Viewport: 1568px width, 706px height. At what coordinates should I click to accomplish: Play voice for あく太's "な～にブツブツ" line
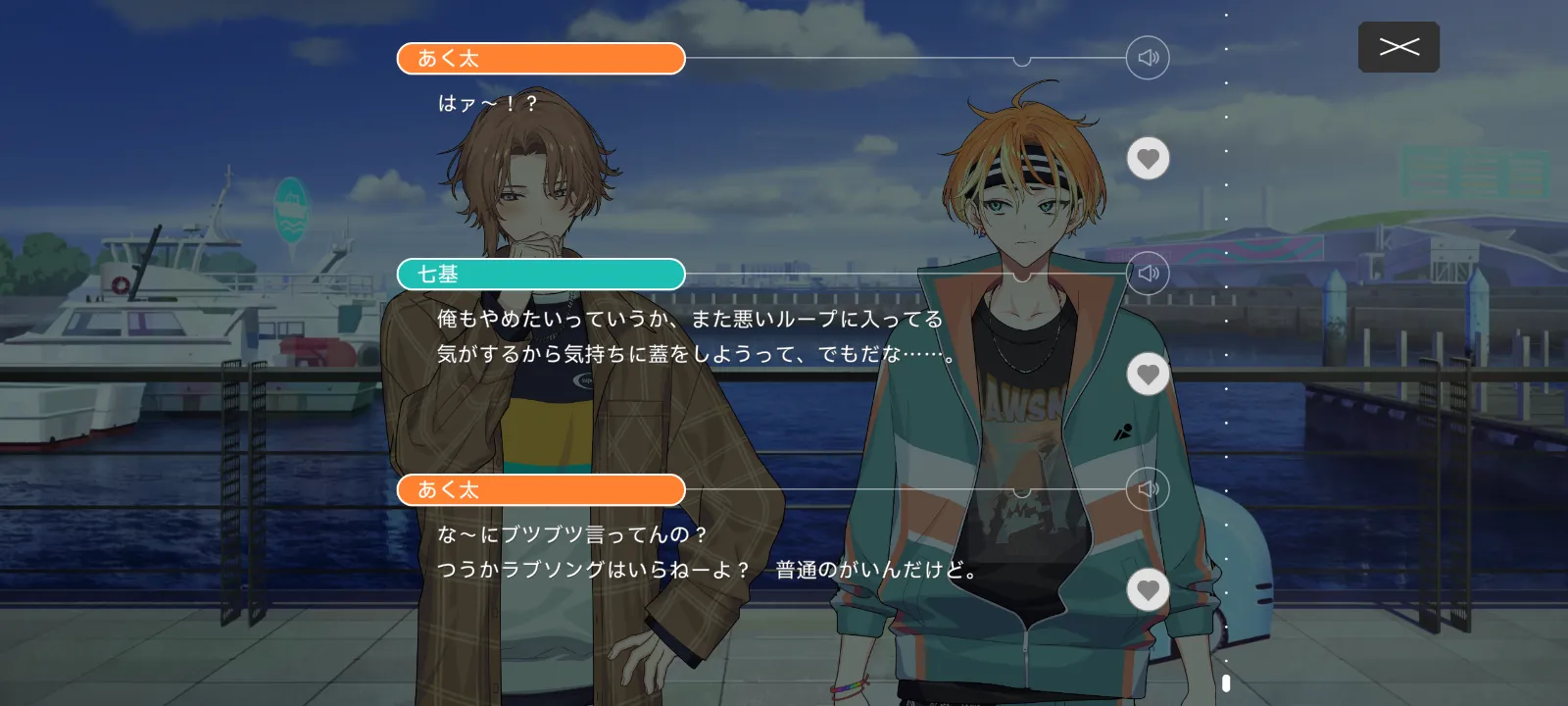[x=1148, y=489]
